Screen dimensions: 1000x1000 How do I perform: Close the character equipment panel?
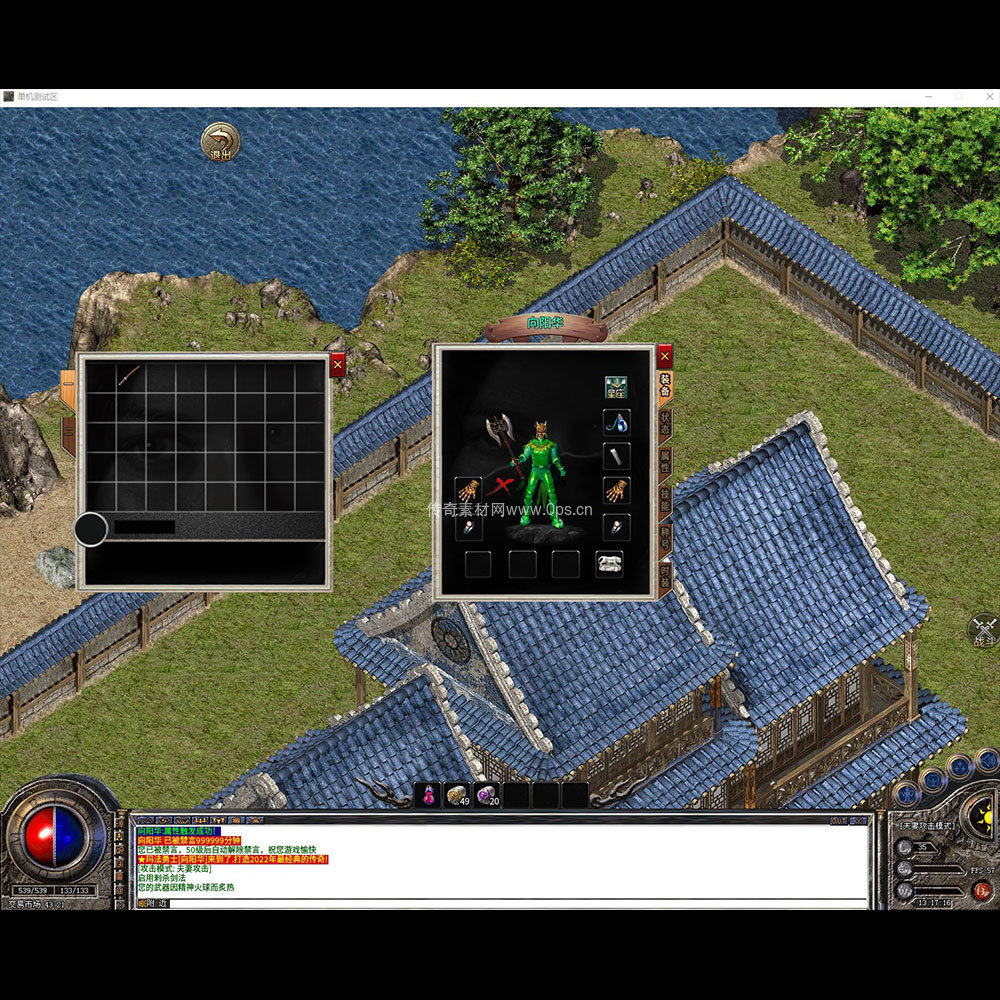pos(665,355)
